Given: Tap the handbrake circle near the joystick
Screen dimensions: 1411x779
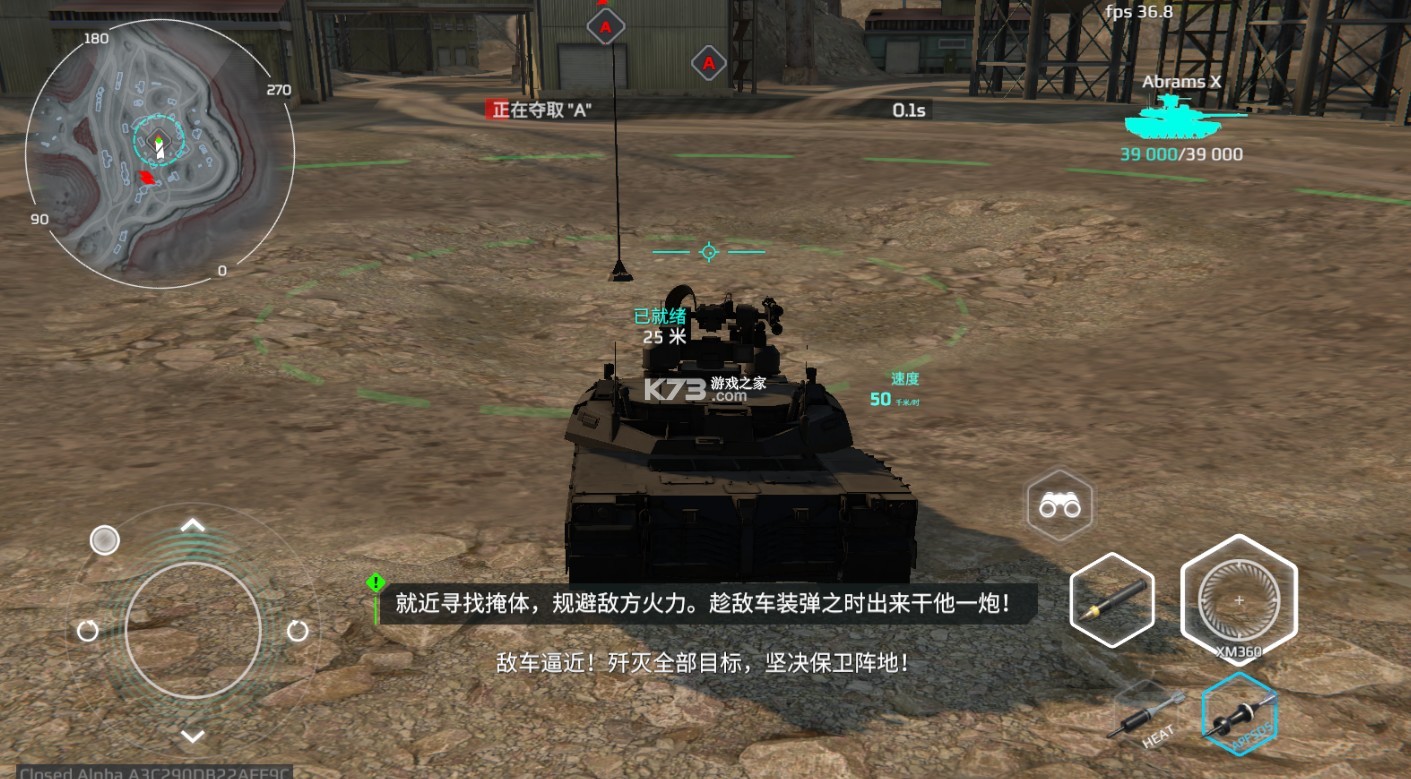Looking at the screenshot, I should pyautogui.click(x=105, y=540).
